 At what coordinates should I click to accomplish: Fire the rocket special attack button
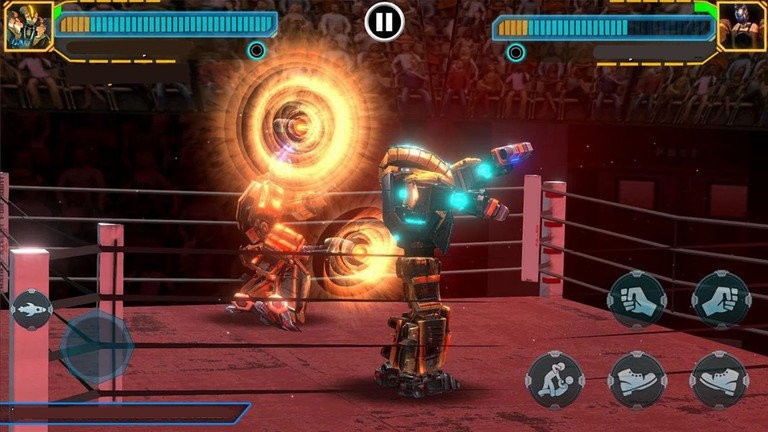click(31, 309)
